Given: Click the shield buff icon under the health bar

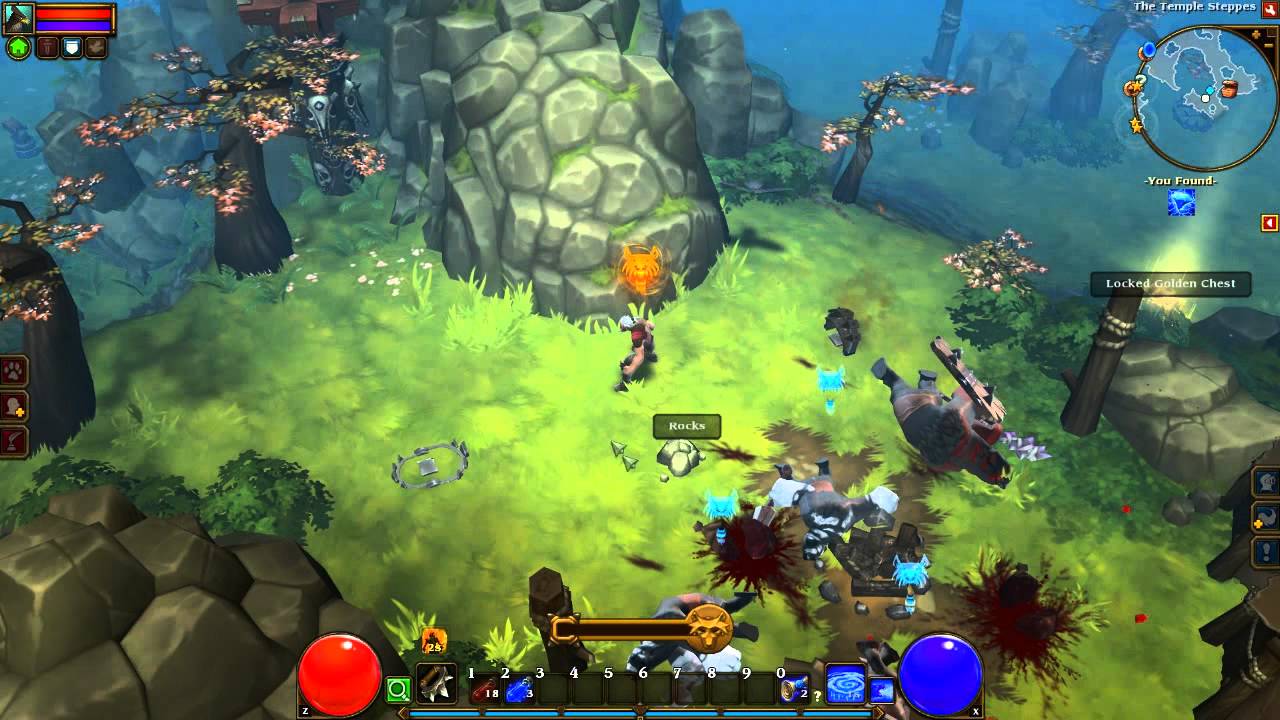Looking at the screenshot, I should click(71, 45).
